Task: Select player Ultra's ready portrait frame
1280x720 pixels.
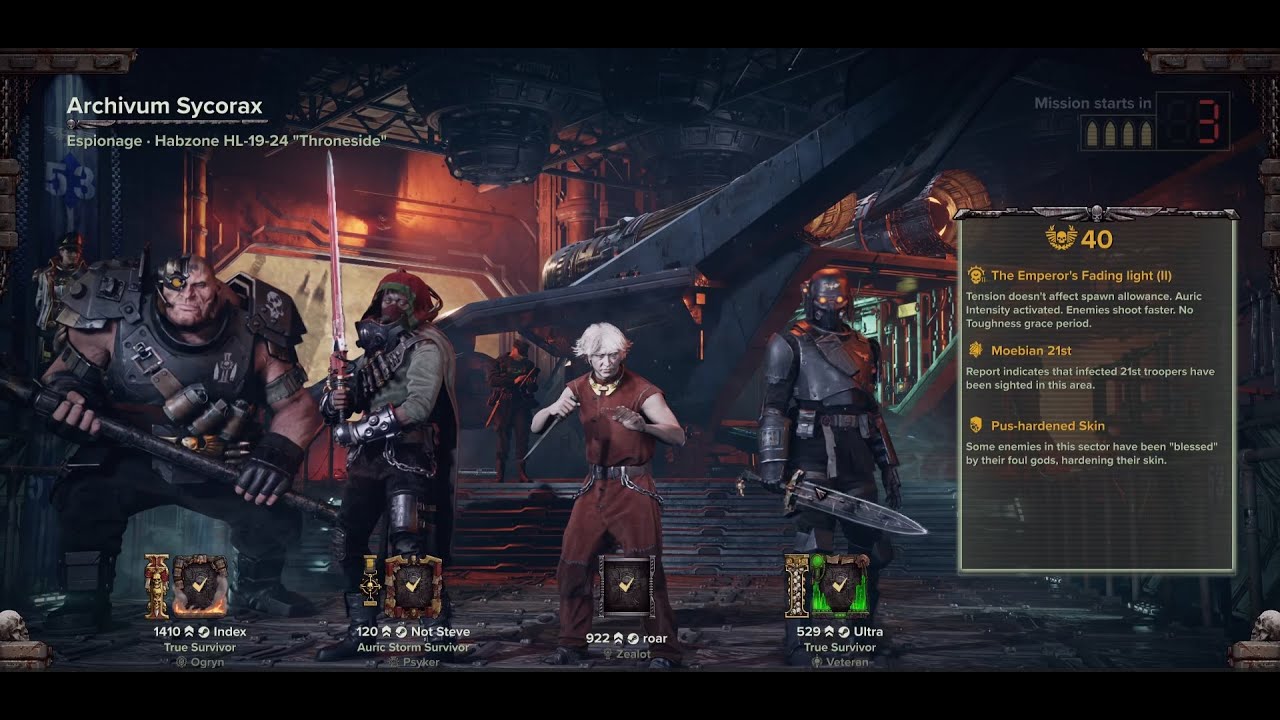Action: [839, 586]
